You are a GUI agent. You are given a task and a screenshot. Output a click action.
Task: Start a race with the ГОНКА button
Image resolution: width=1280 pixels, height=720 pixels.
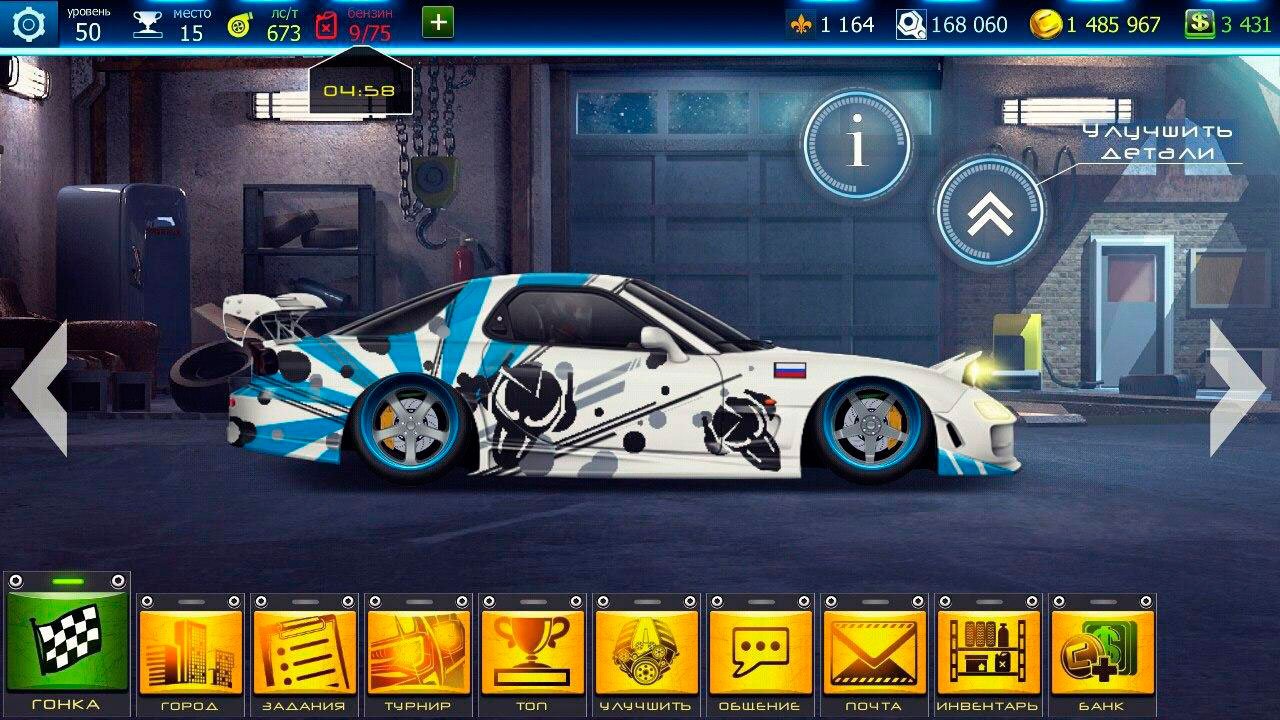tap(67, 640)
